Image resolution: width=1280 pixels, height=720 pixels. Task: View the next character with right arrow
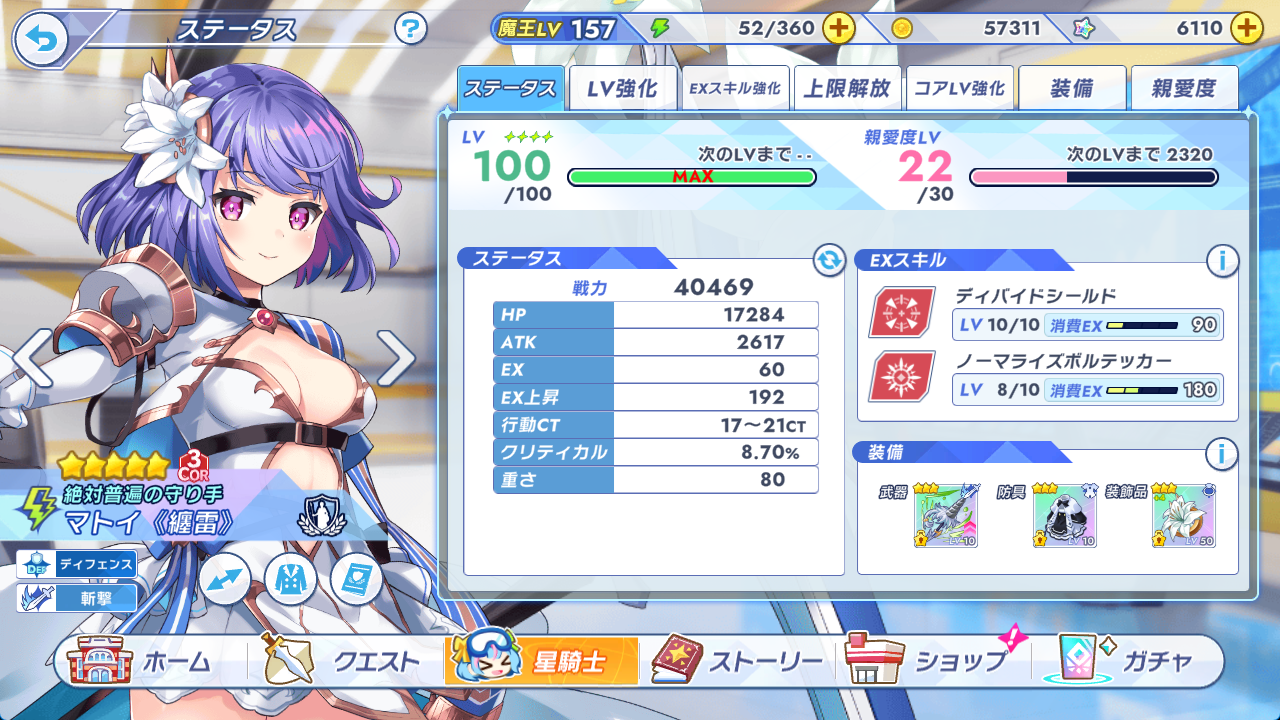396,358
